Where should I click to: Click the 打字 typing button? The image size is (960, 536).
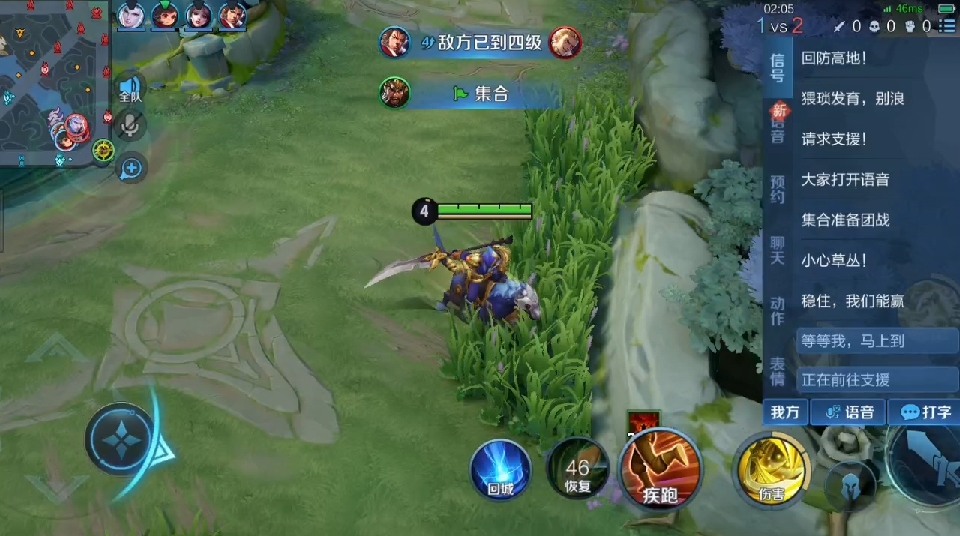coord(925,412)
